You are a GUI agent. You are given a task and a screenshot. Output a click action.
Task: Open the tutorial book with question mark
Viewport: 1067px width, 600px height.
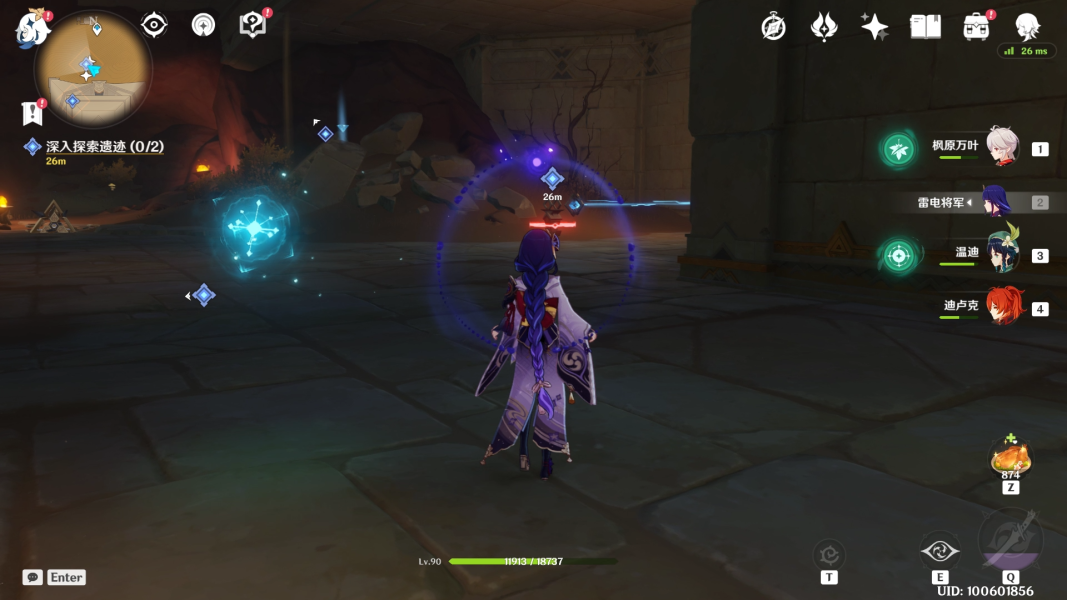[253, 25]
